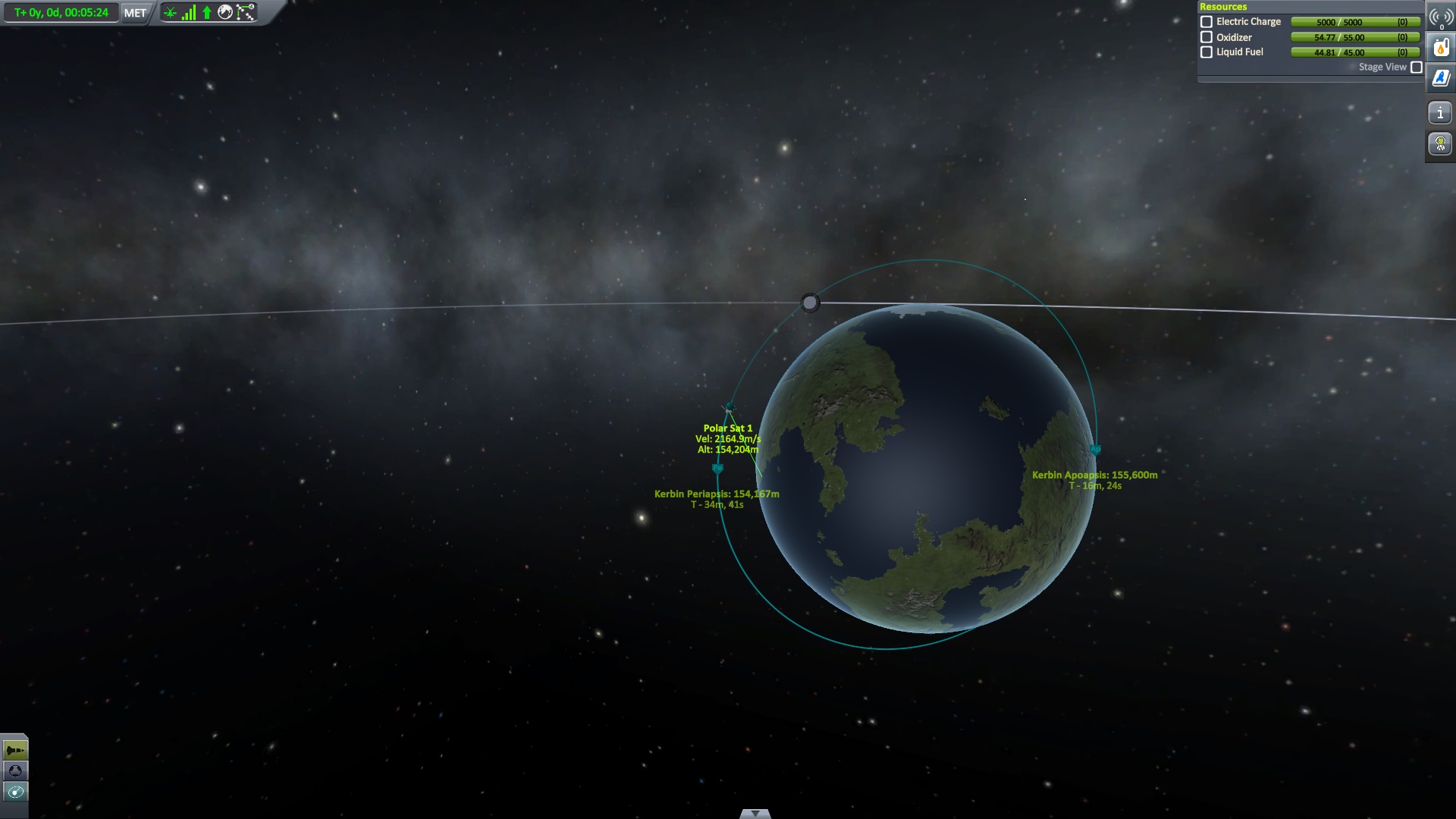Click the globe icon in the status bar
The width and height of the screenshot is (1456, 819).
pos(225,13)
